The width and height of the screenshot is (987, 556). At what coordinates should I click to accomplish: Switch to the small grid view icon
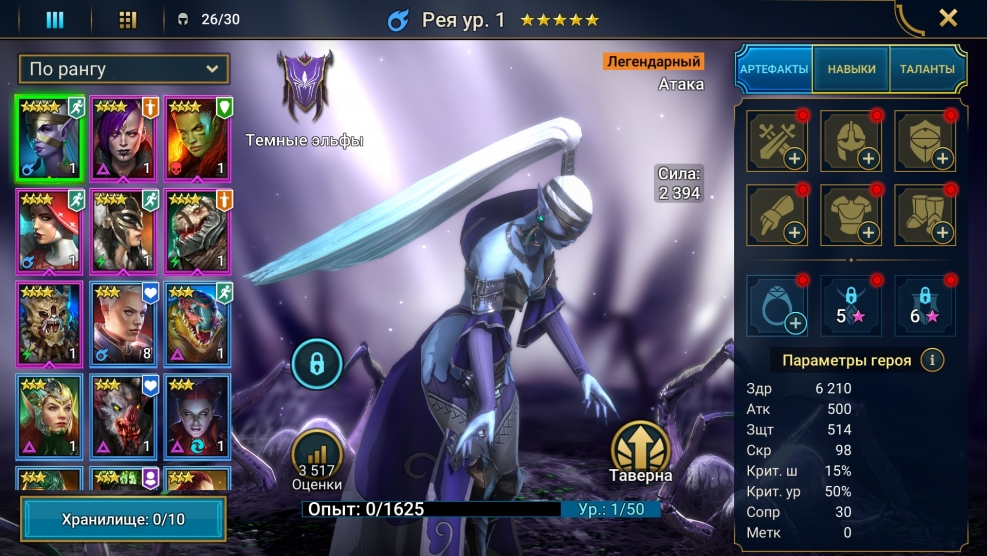127,19
